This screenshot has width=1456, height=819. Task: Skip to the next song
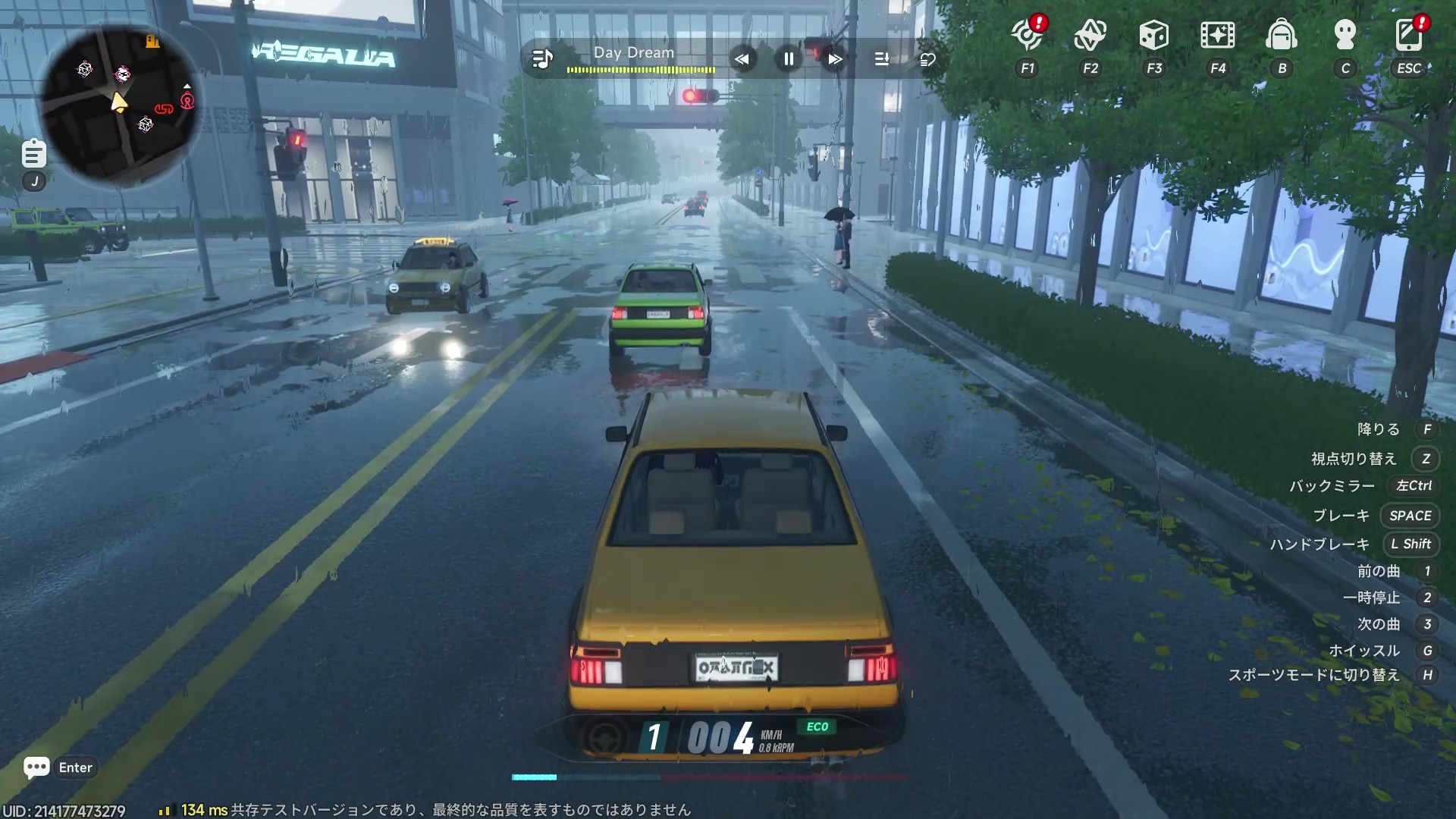coord(835,58)
